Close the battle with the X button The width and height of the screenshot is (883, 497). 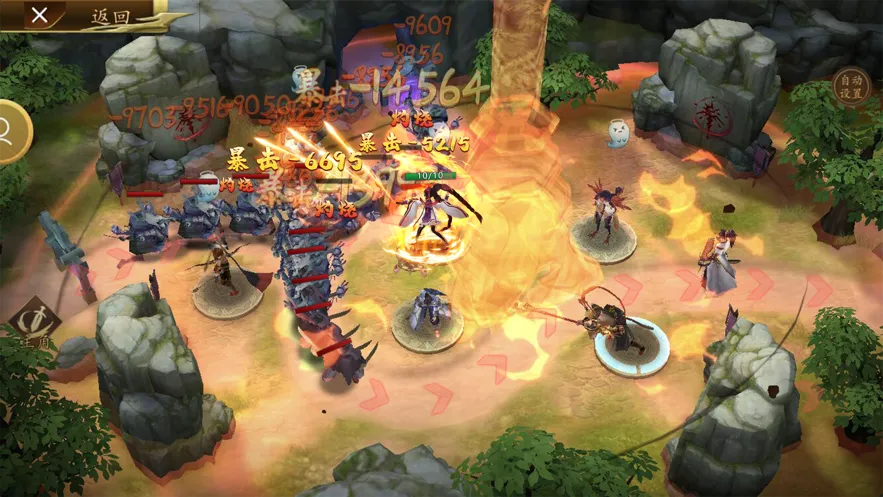point(39,15)
